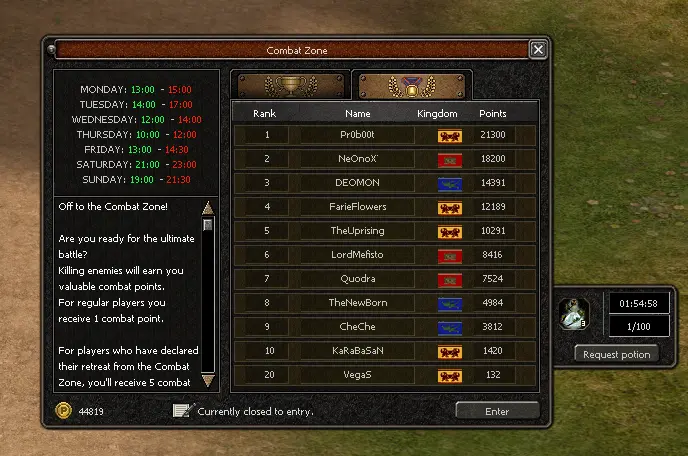Image resolution: width=688 pixels, height=456 pixels.
Task: Select FarieFlowers in the ranking list
Action: (x=358, y=207)
